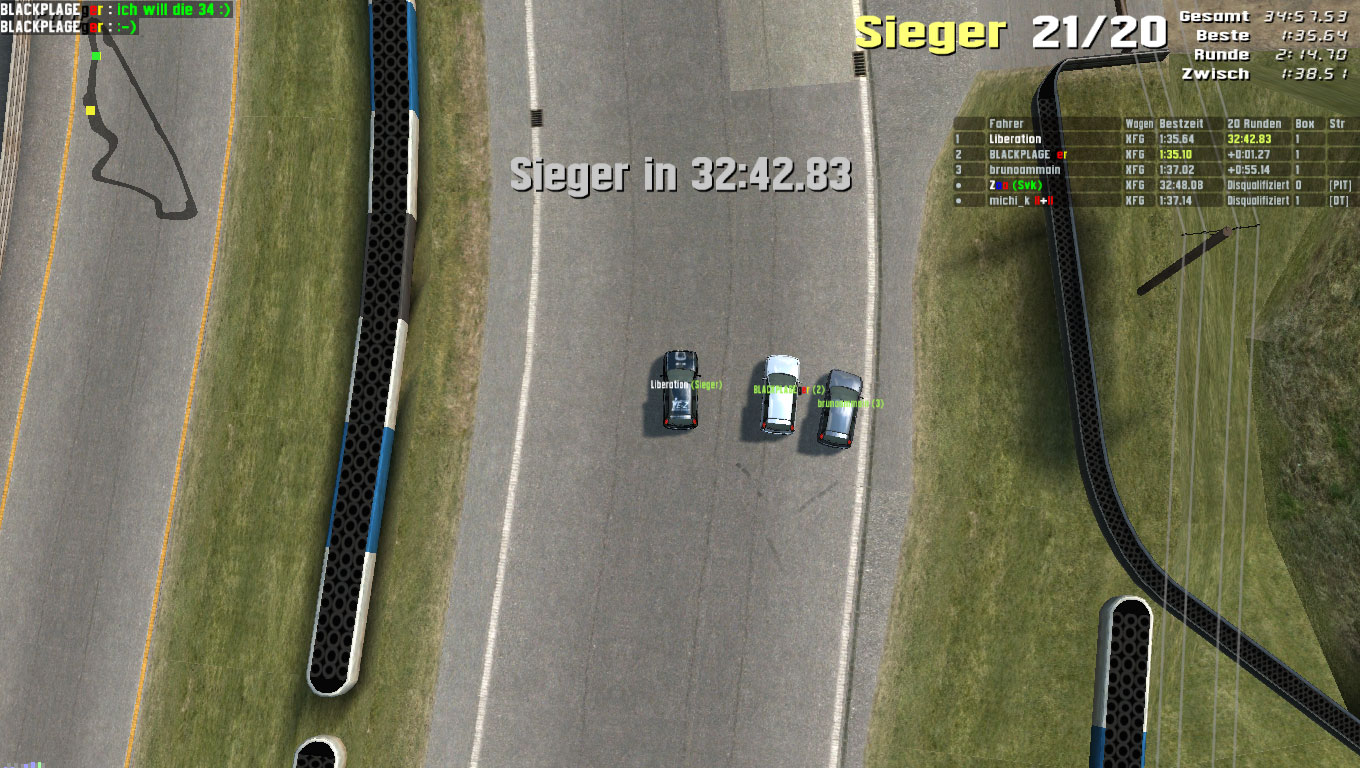Select Liberation's row in the results table
The height and width of the screenshot is (768, 1362).
[1015, 139]
